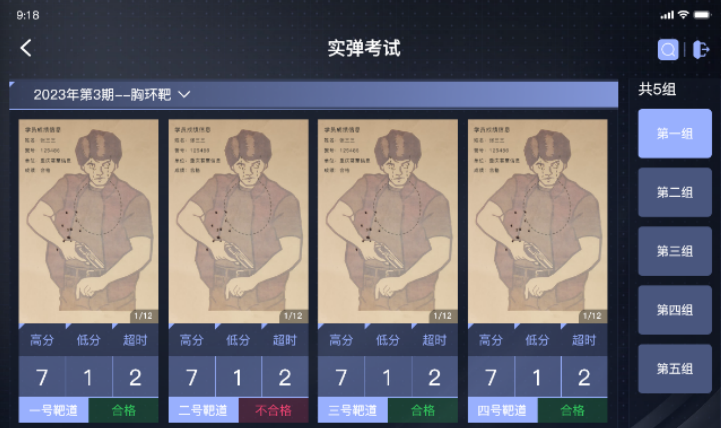Click the red 不合格 result badge
This screenshot has height=428, width=721.
273,410
